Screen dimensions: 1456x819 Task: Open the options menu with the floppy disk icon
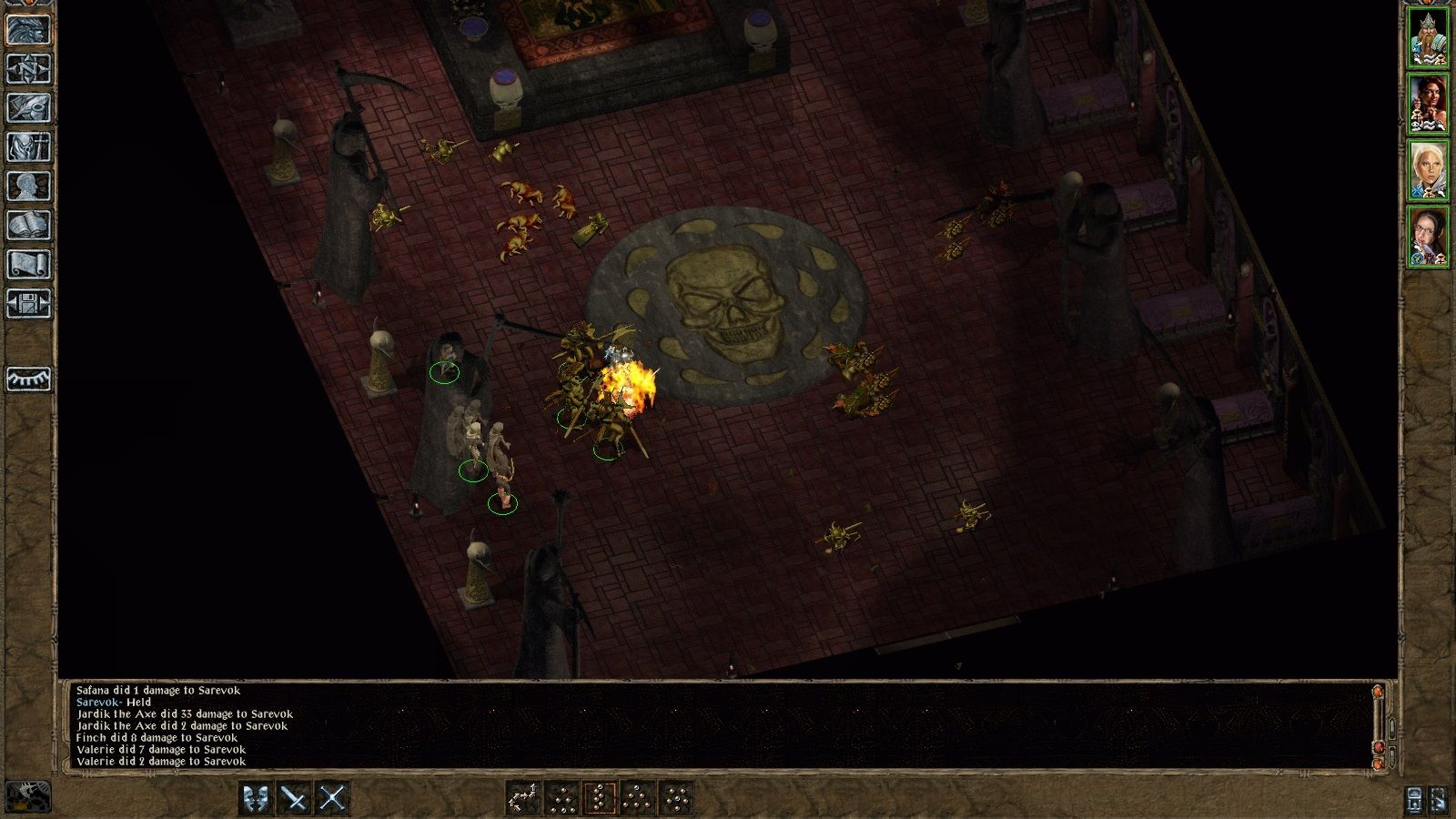(x=28, y=303)
